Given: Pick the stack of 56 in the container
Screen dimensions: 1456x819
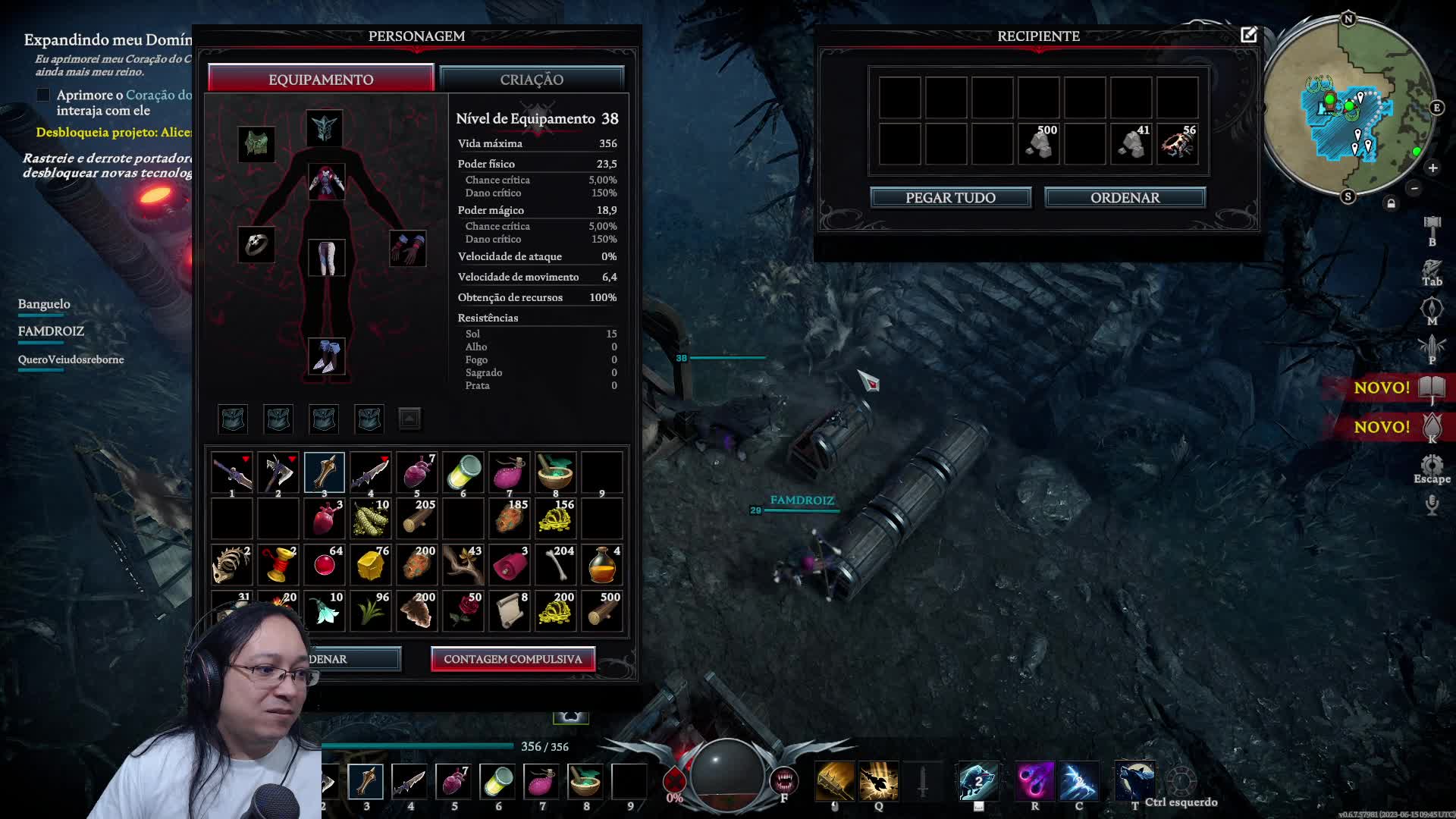Looking at the screenshot, I should point(1178,143).
